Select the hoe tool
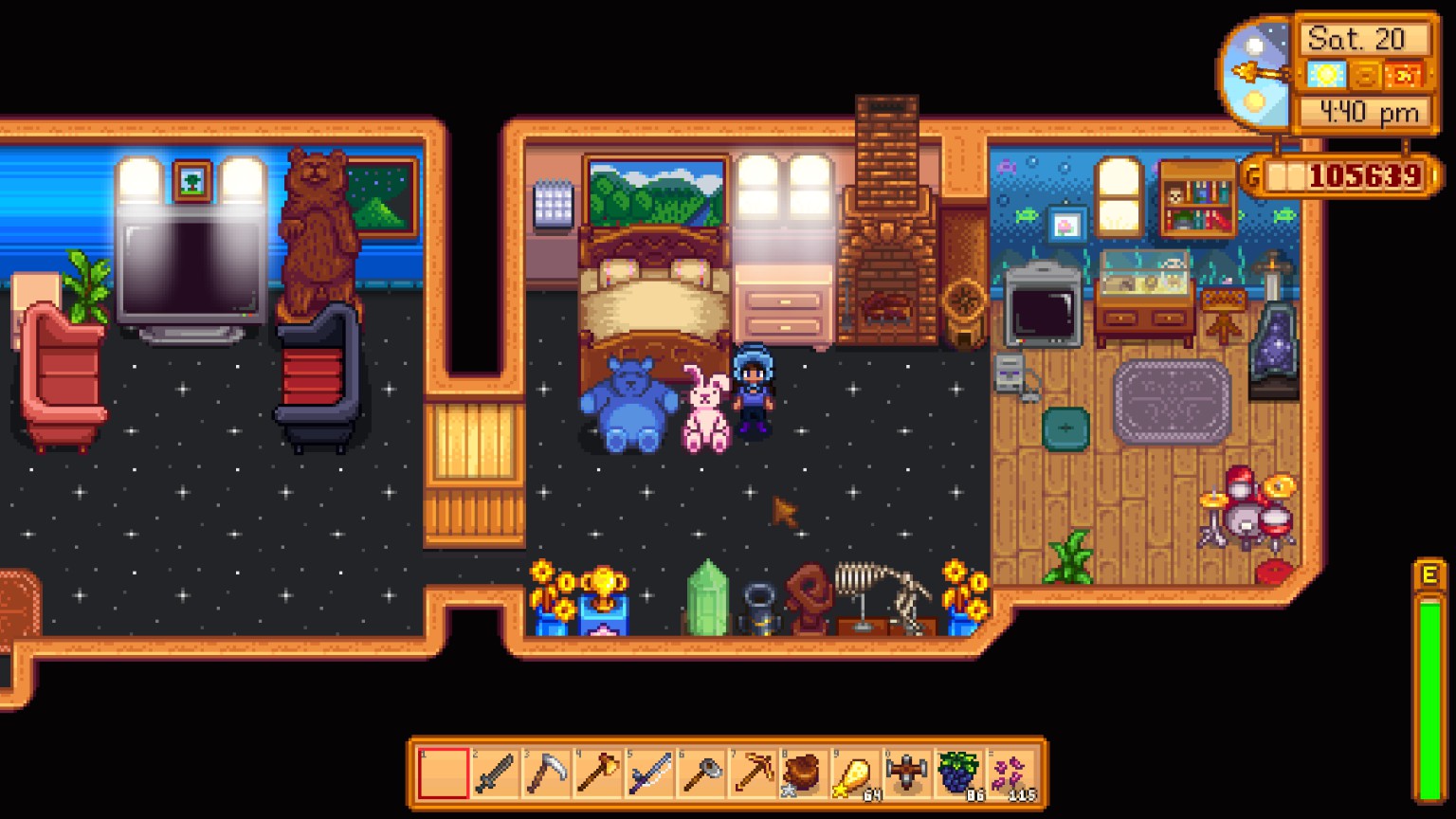 pyautogui.click(x=698, y=773)
